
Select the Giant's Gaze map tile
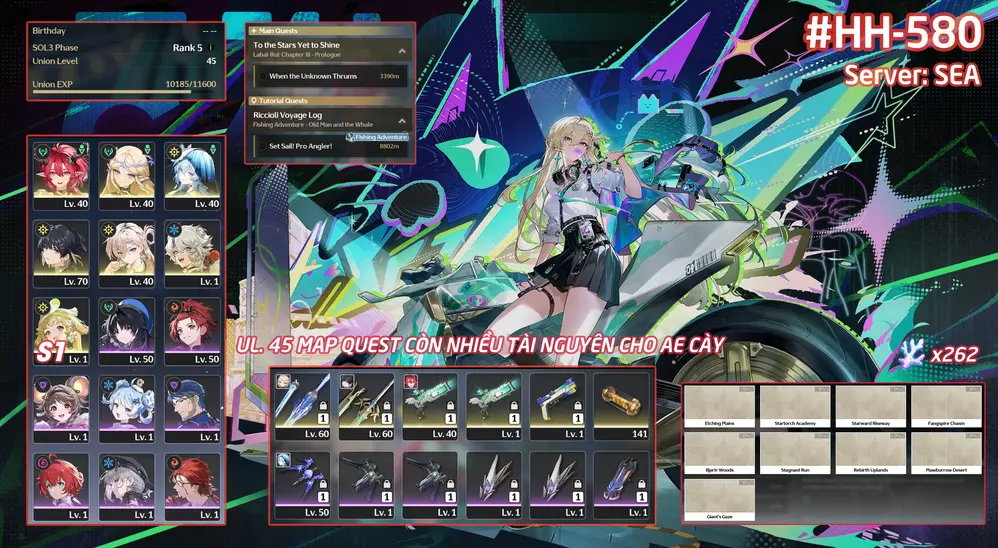720,498
